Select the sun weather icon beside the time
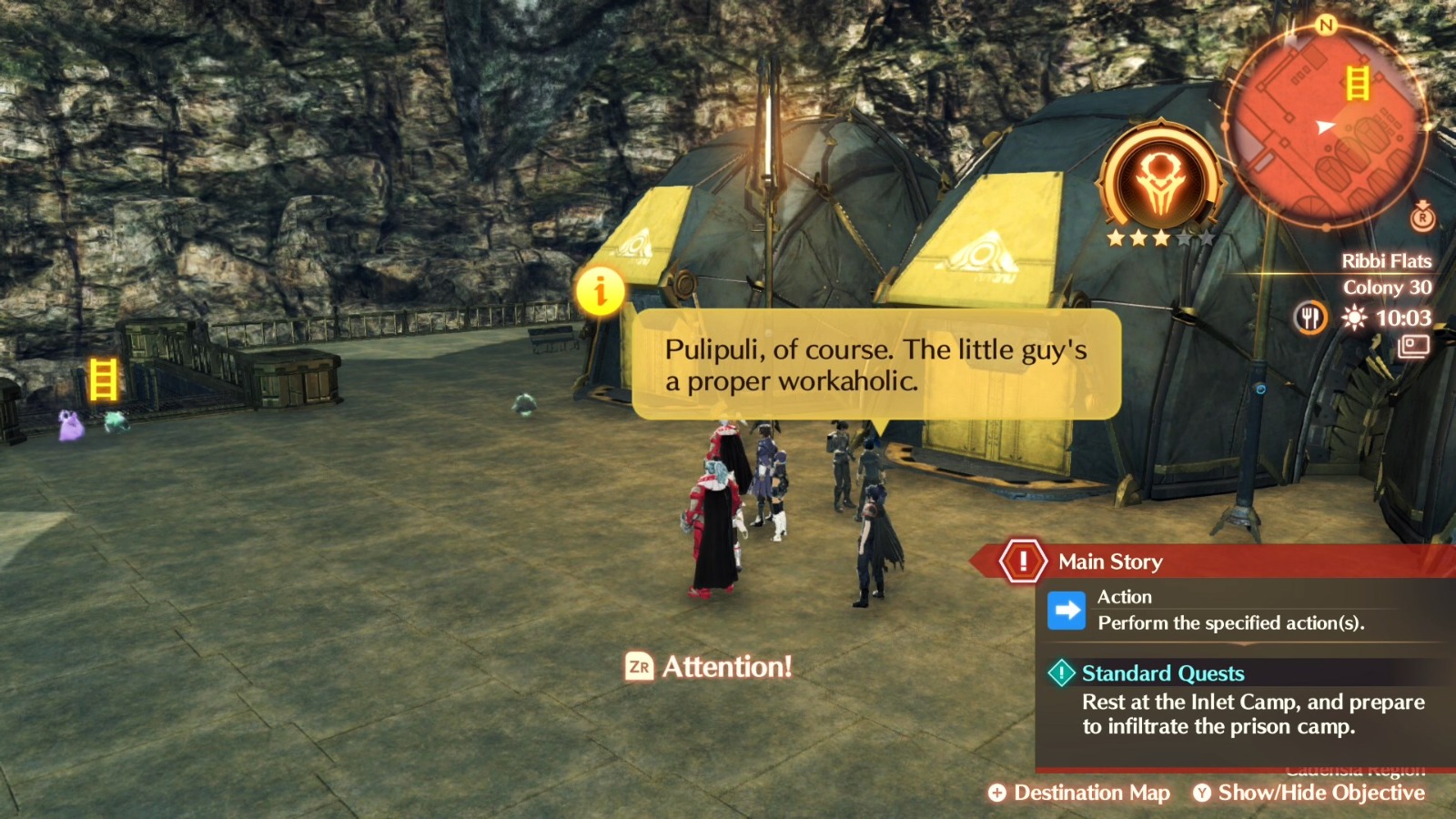The height and width of the screenshot is (819, 1456). pyautogui.click(x=1352, y=318)
